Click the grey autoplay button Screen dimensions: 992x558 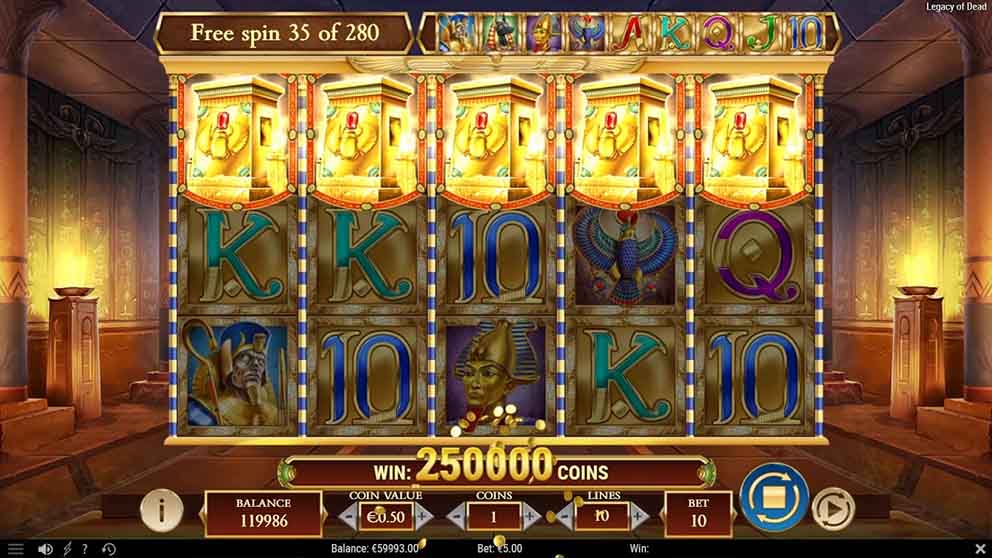click(831, 508)
